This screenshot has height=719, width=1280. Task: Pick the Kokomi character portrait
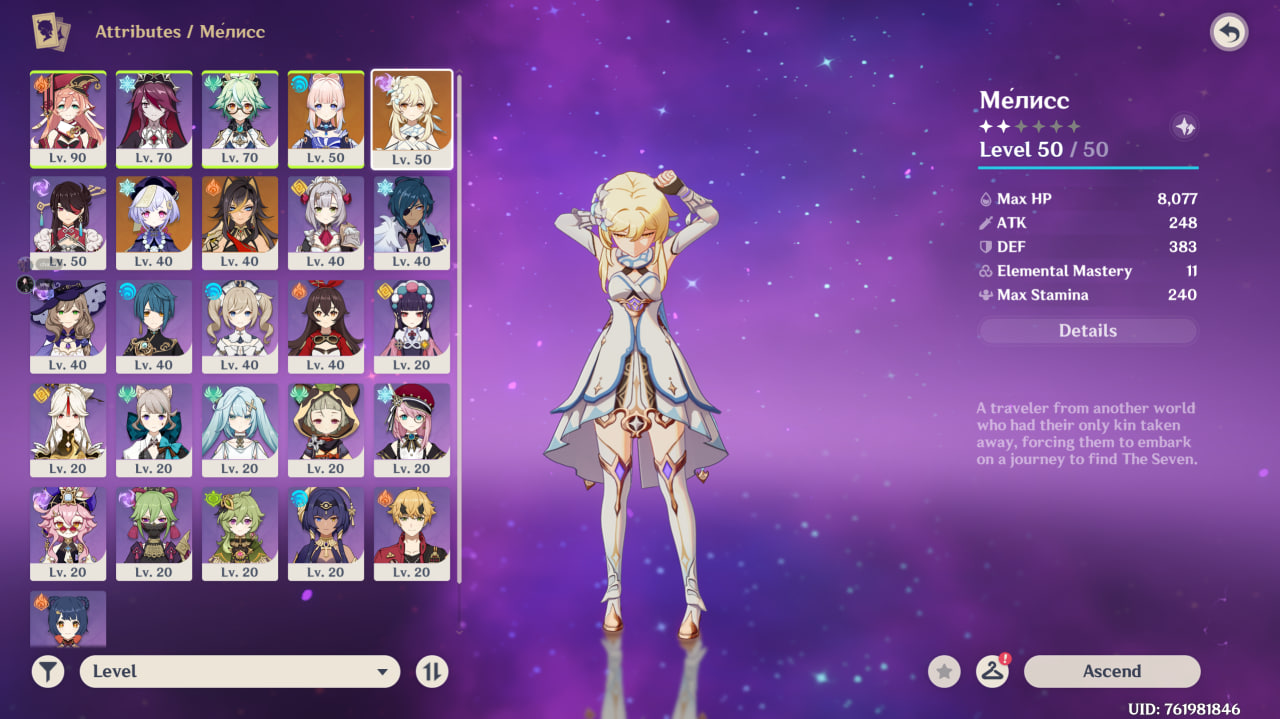[326, 118]
